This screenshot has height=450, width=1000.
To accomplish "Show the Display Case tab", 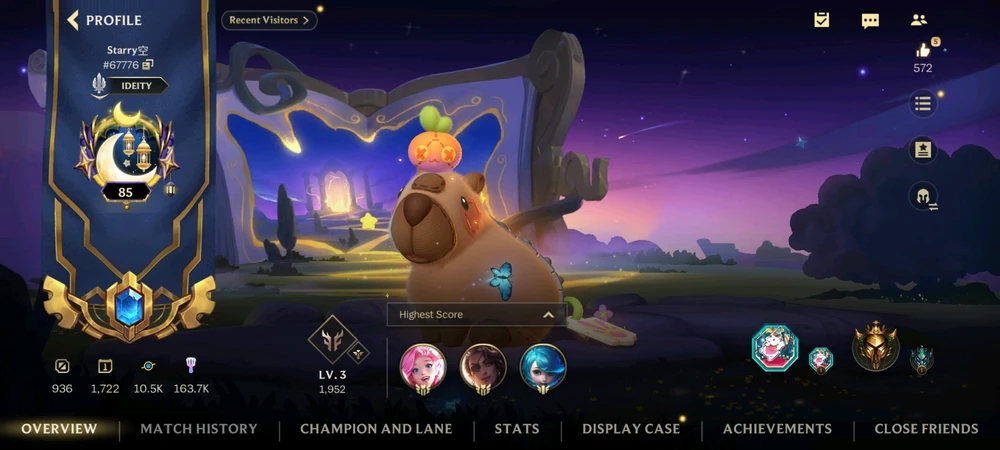I will 631,429.
